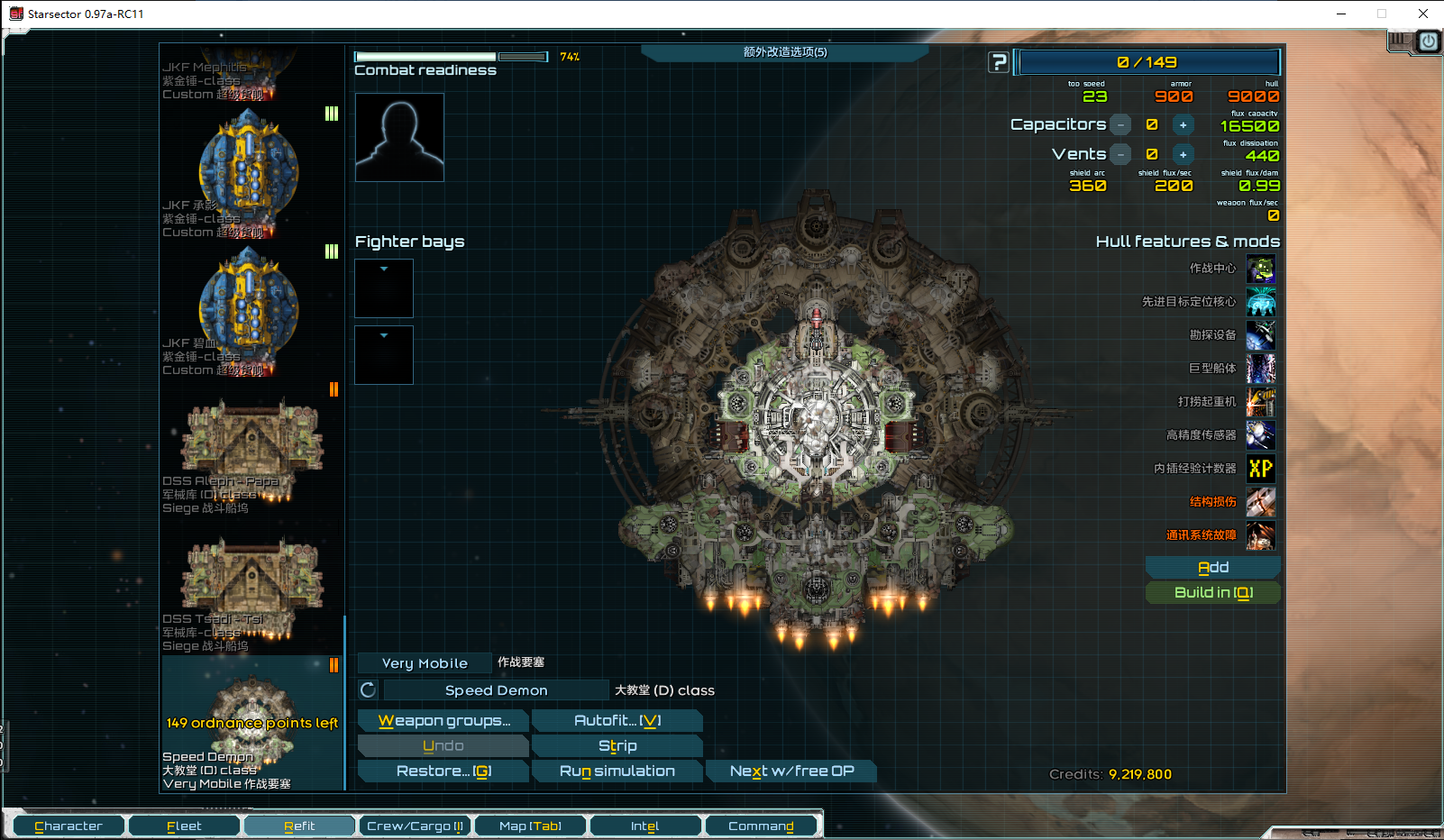Open the Autofit options
Image resolution: width=1444 pixels, height=840 pixels.
point(617,721)
